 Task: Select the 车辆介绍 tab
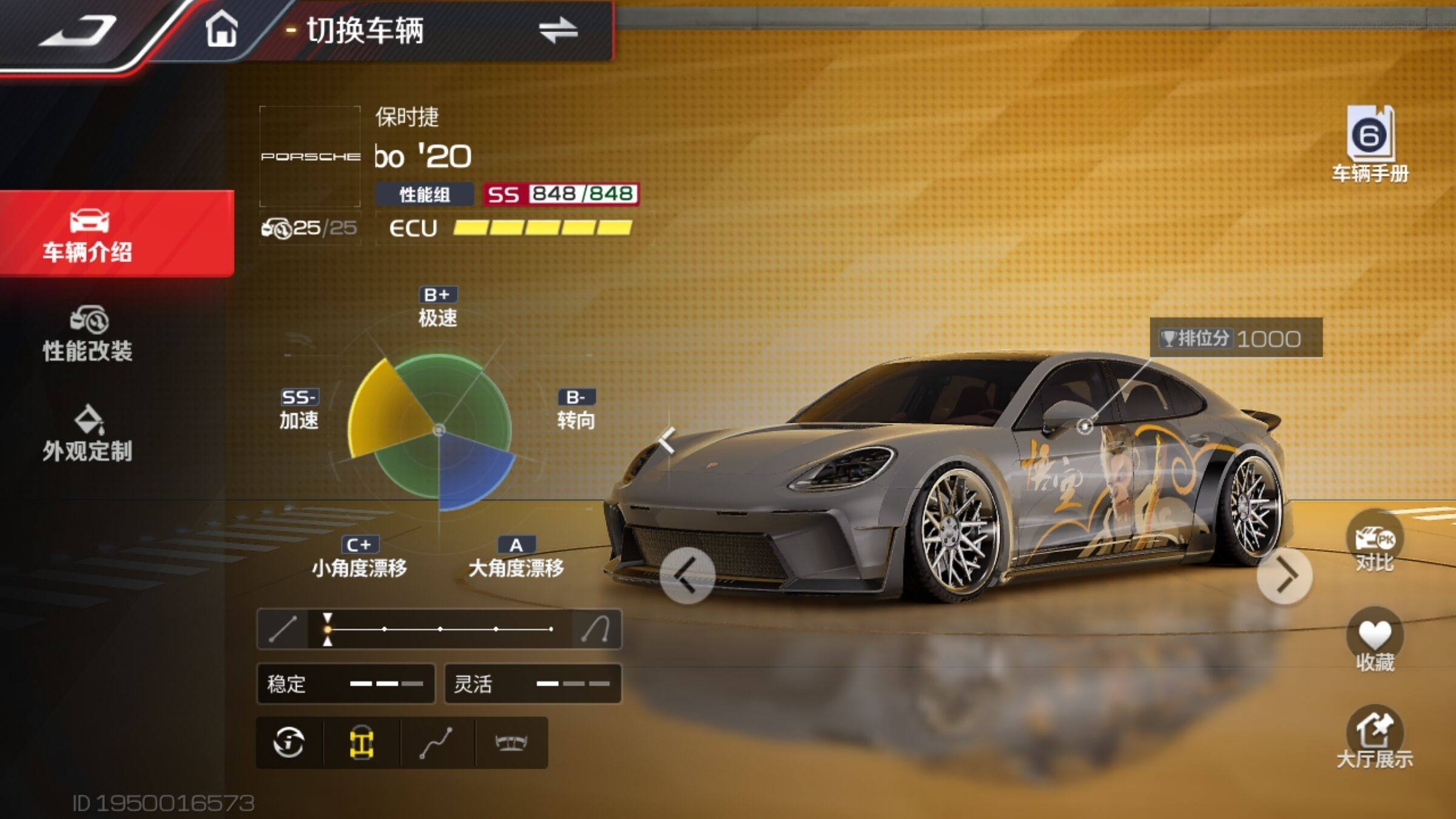pos(89,235)
